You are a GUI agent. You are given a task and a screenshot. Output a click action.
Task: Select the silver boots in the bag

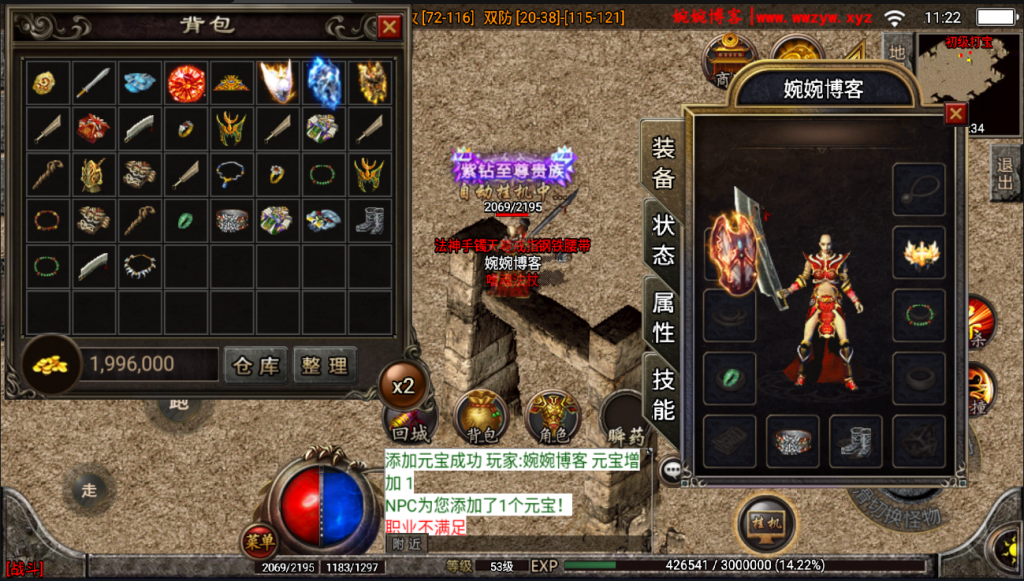(x=370, y=220)
